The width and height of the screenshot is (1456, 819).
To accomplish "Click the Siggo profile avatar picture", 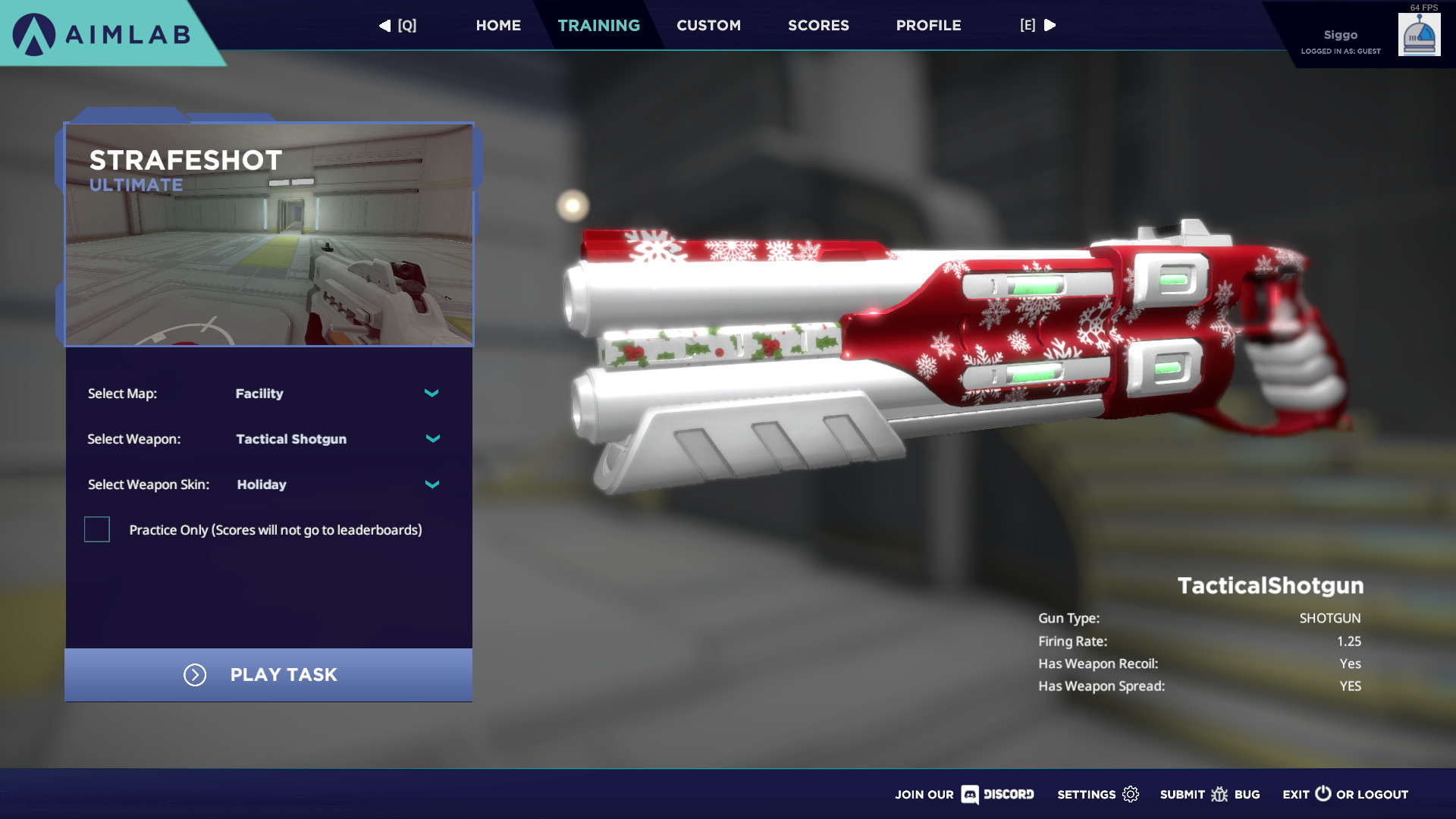I will [1419, 34].
